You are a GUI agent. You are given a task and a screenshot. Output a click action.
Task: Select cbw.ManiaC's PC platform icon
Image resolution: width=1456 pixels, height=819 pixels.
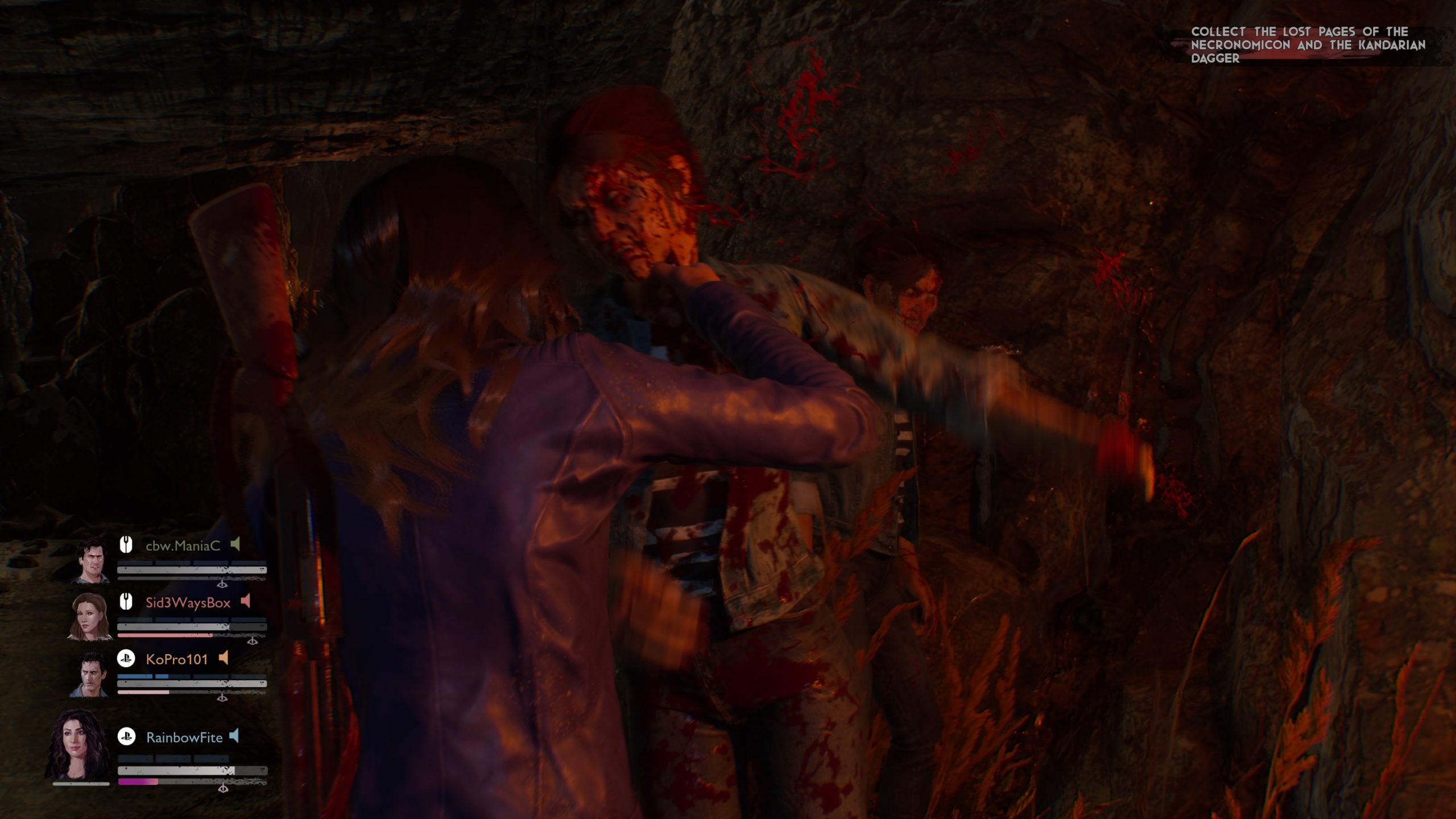coord(126,544)
